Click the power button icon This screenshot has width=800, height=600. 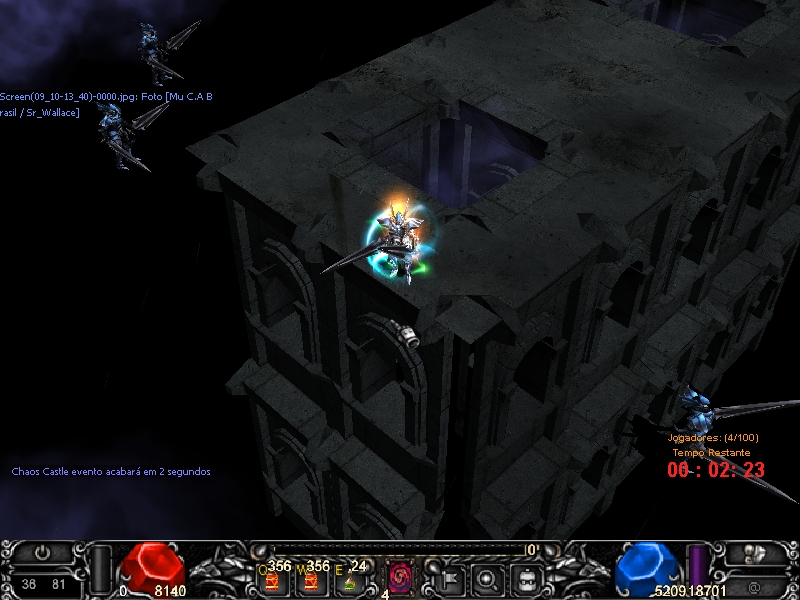coord(42,552)
